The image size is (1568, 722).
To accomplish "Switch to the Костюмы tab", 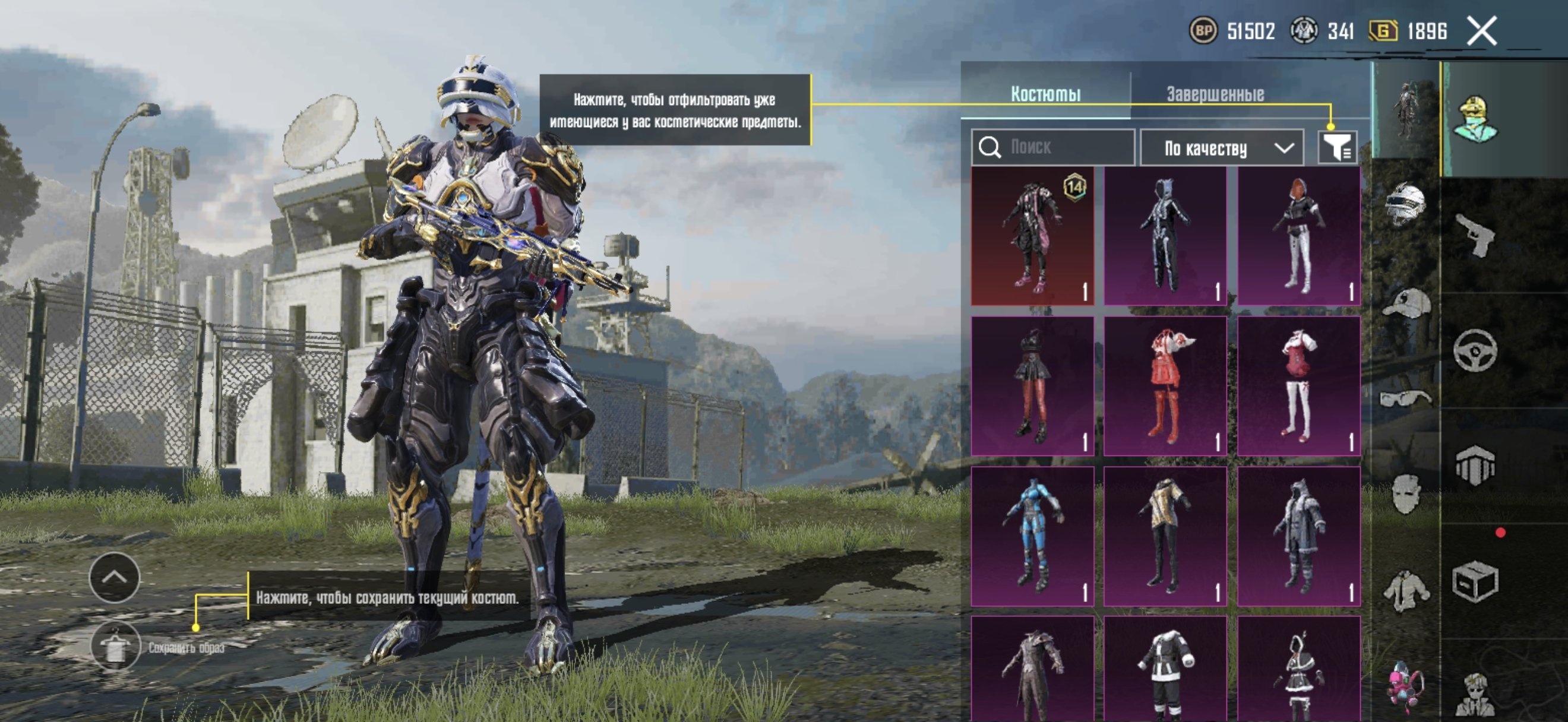I will pos(1045,94).
